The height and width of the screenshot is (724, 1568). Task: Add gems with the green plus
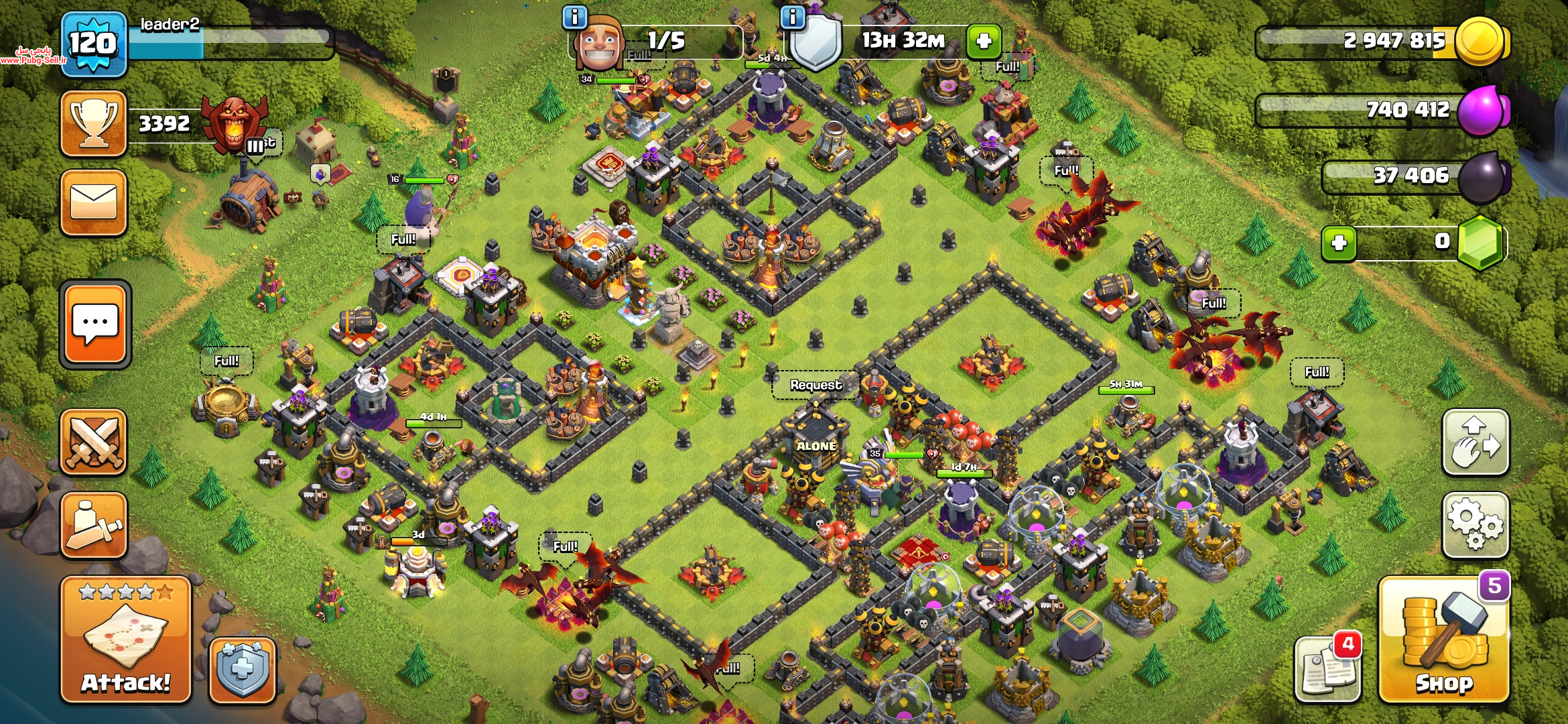tap(1339, 243)
